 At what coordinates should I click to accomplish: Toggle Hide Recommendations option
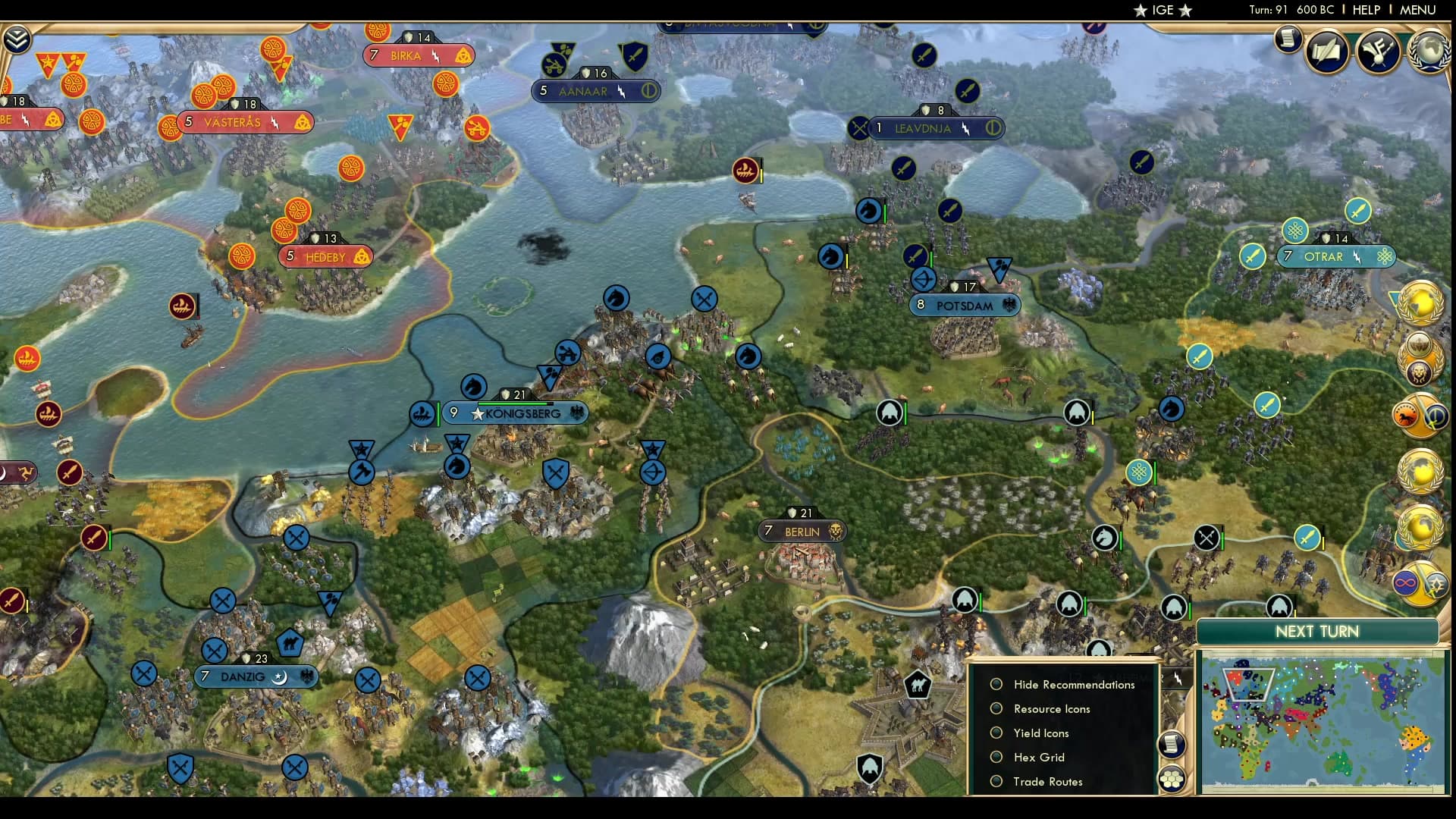tap(996, 684)
